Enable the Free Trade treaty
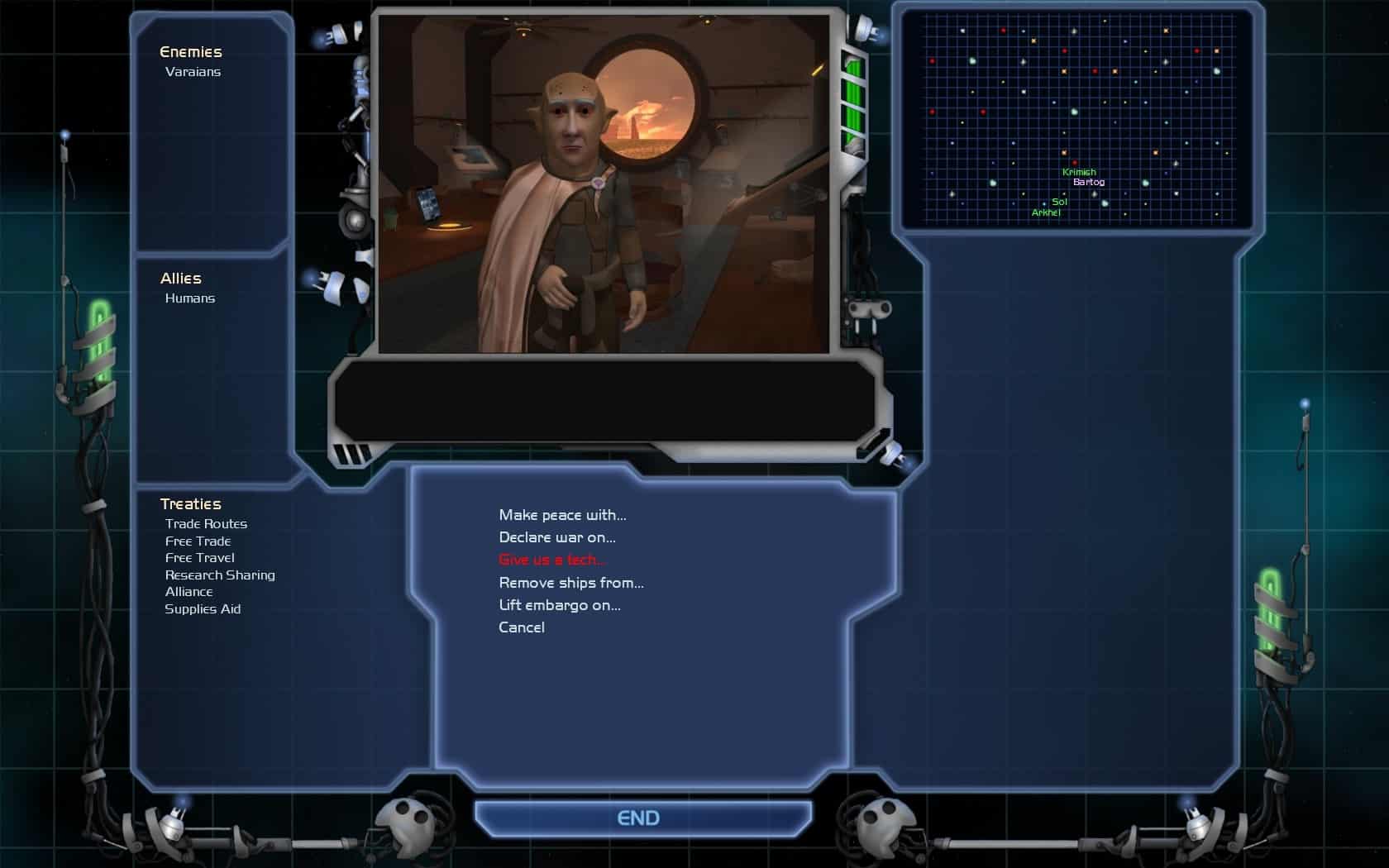 [198, 541]
